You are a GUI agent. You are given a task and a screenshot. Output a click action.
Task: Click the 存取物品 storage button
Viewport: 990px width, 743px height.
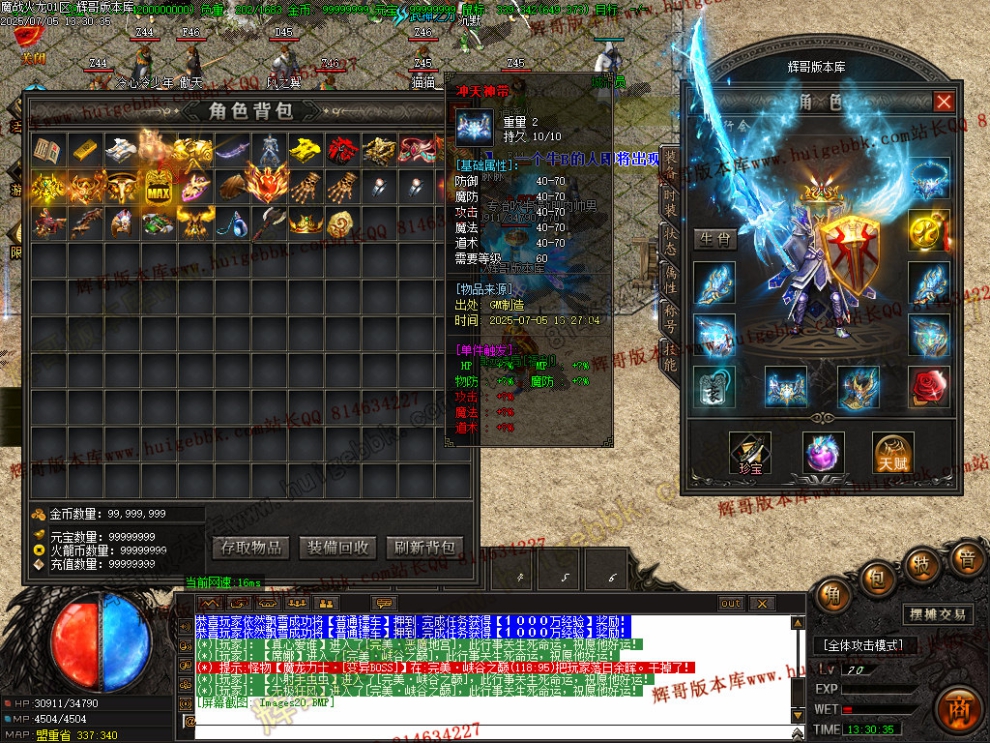pyautogui.click(x=251, y=548)
